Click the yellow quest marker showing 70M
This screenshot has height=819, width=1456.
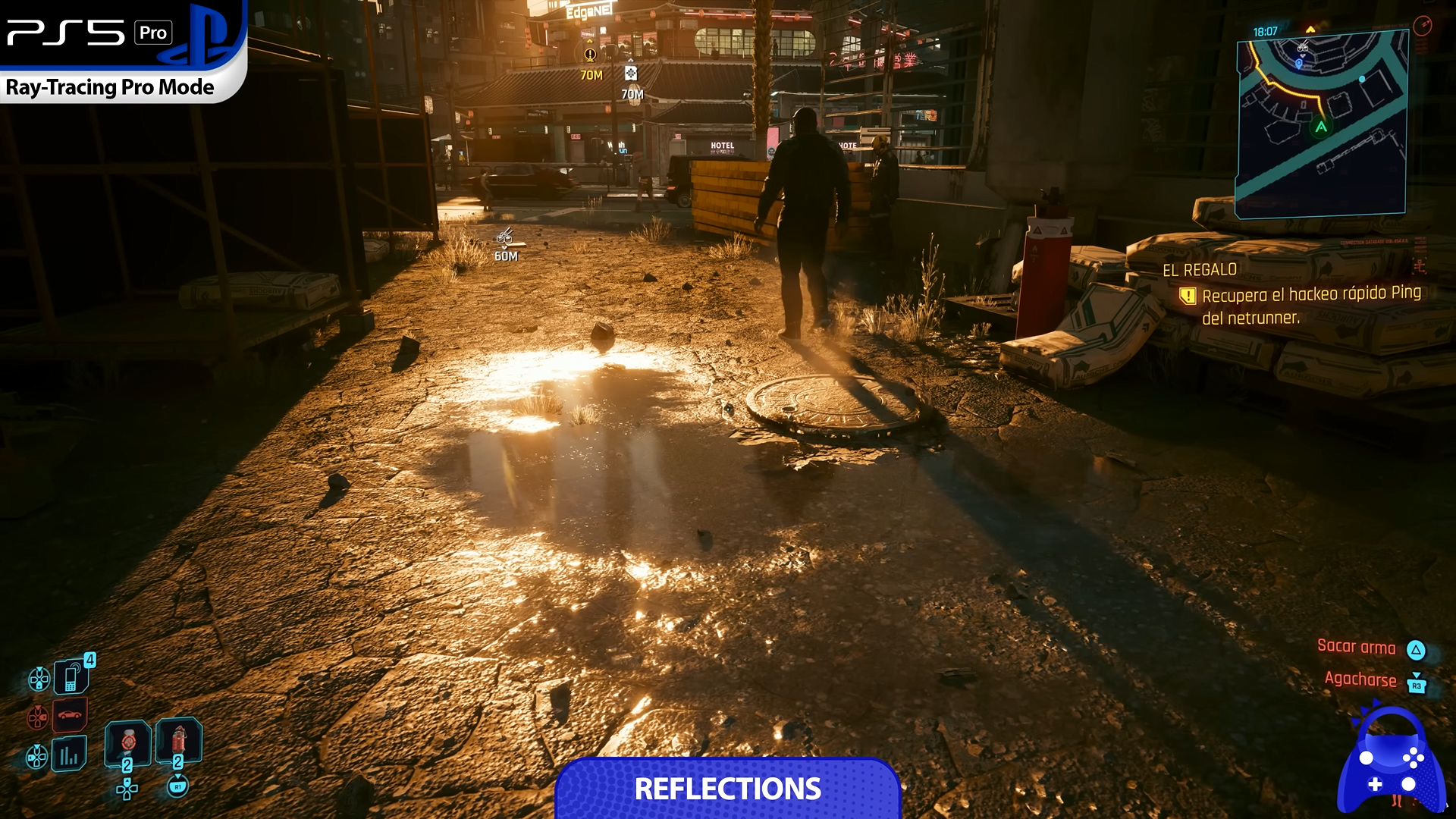[590, 55]
